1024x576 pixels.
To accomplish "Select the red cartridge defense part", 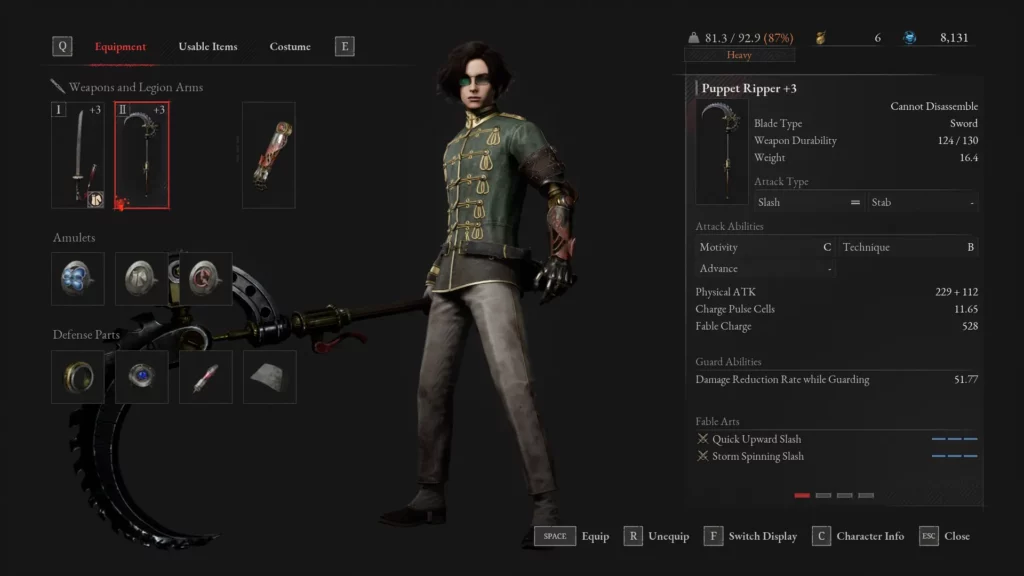I will pos(206,377).
